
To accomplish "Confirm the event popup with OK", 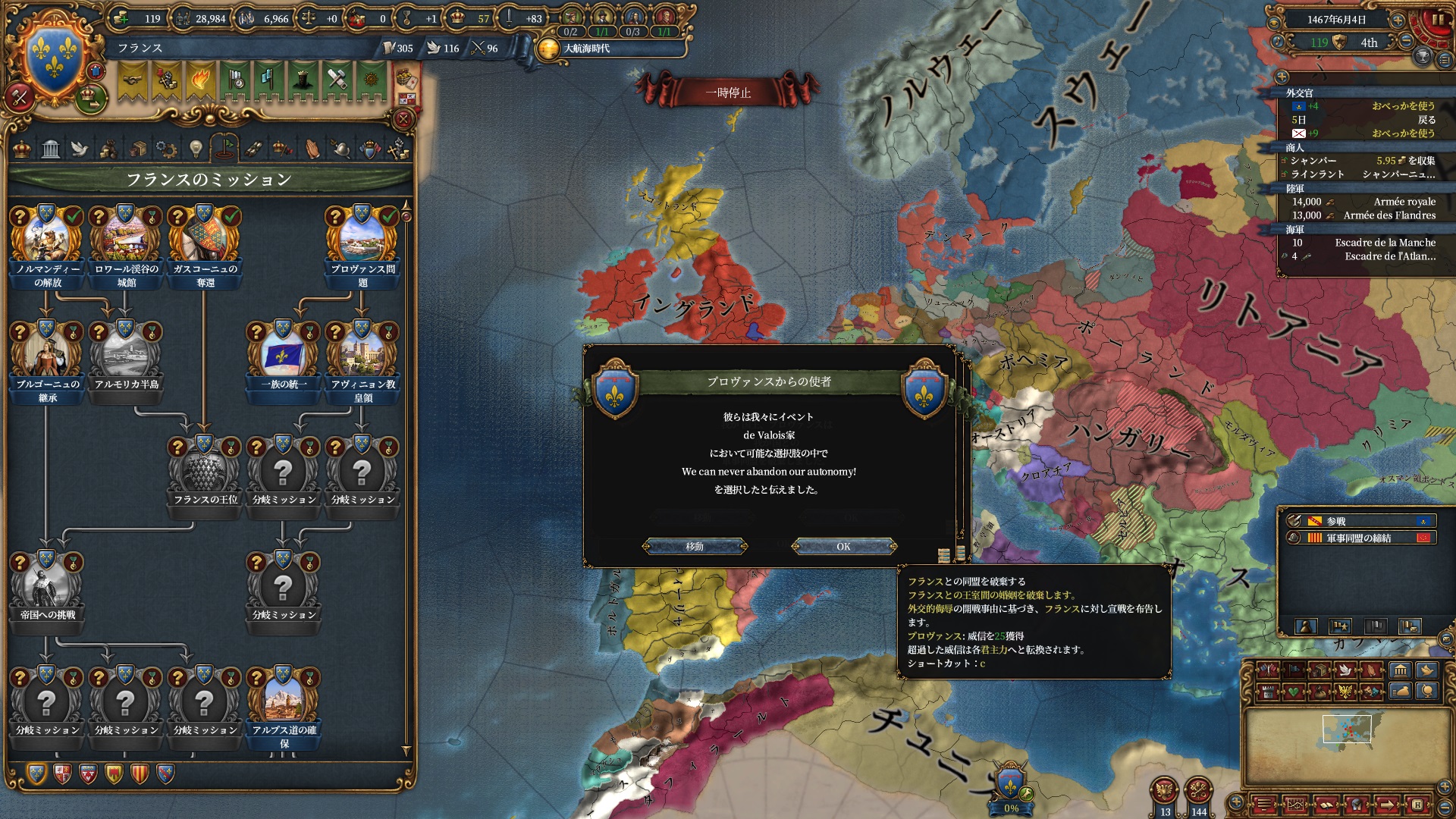I will (843, 546).
